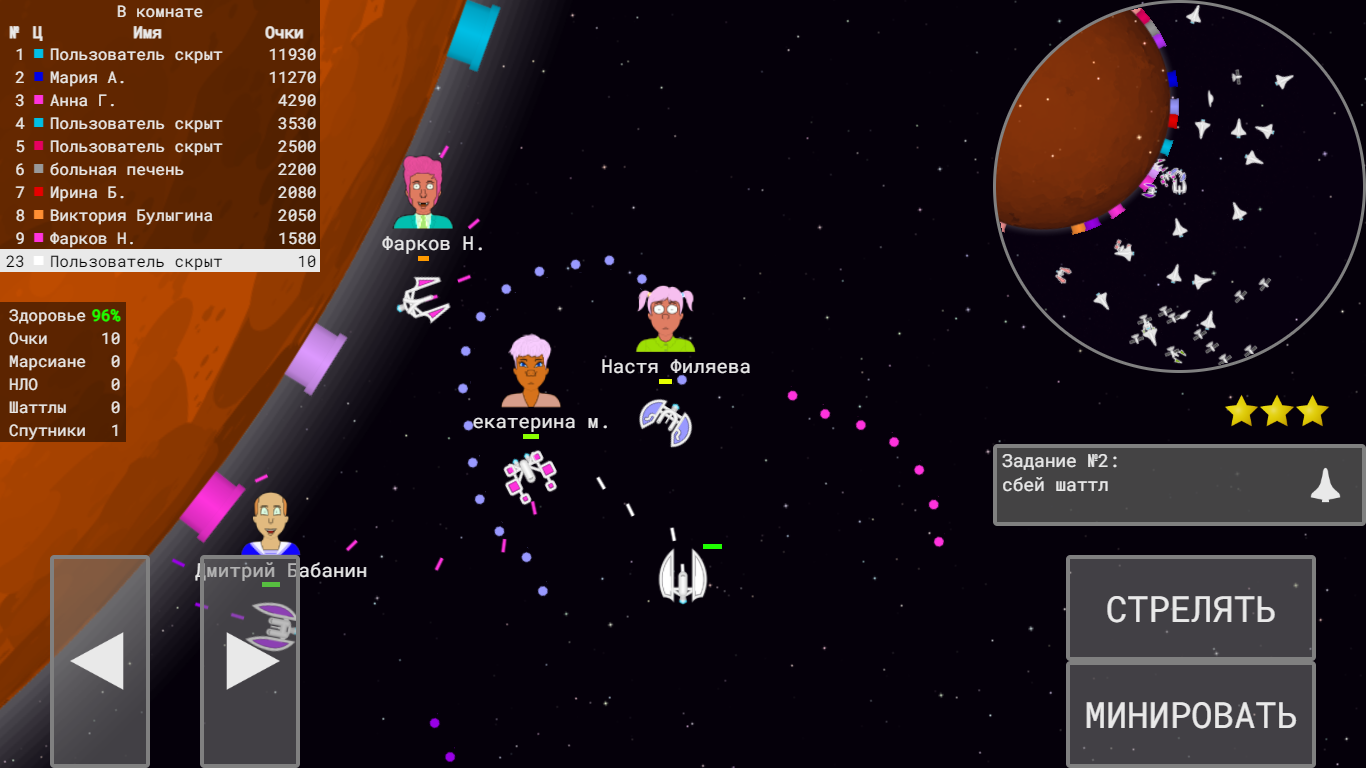
Task: Click the pink ship below екатерина м.
Action: (x=527, y=475)
